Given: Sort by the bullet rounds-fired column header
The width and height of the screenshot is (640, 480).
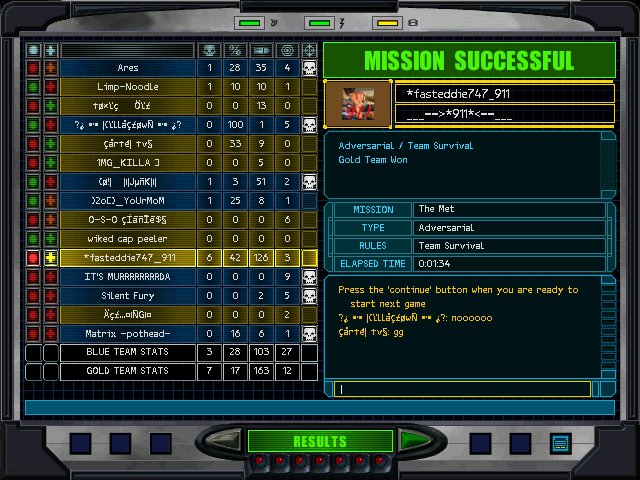Looking at the screenshot, I should pyautogui.click(x=261, y=49).
